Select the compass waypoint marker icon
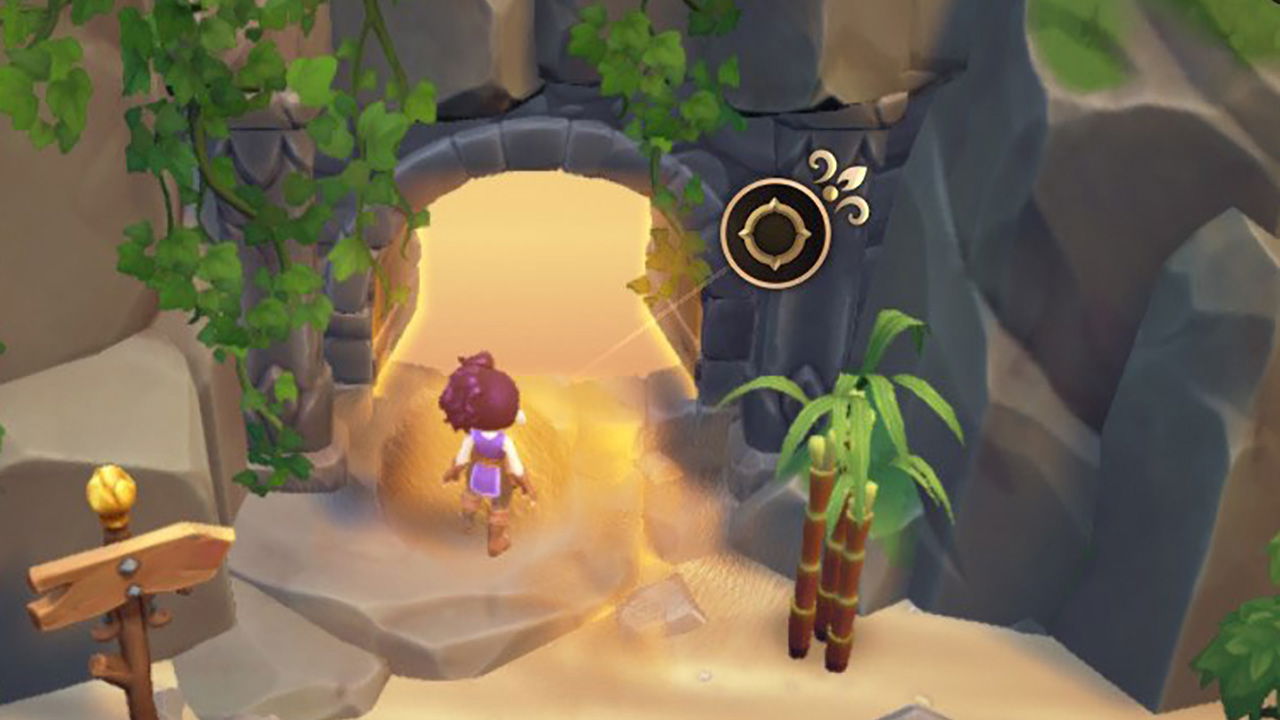 click(775, 232)
